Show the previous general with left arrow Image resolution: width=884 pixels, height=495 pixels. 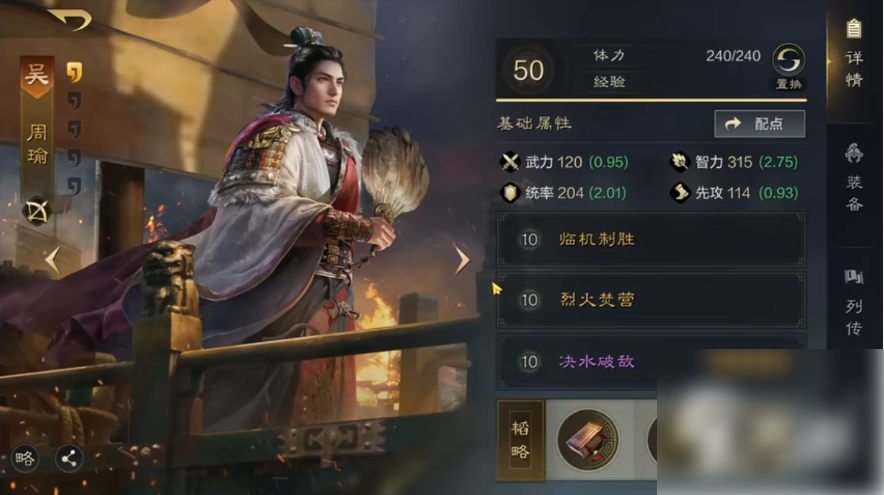[x=52, y=260]
